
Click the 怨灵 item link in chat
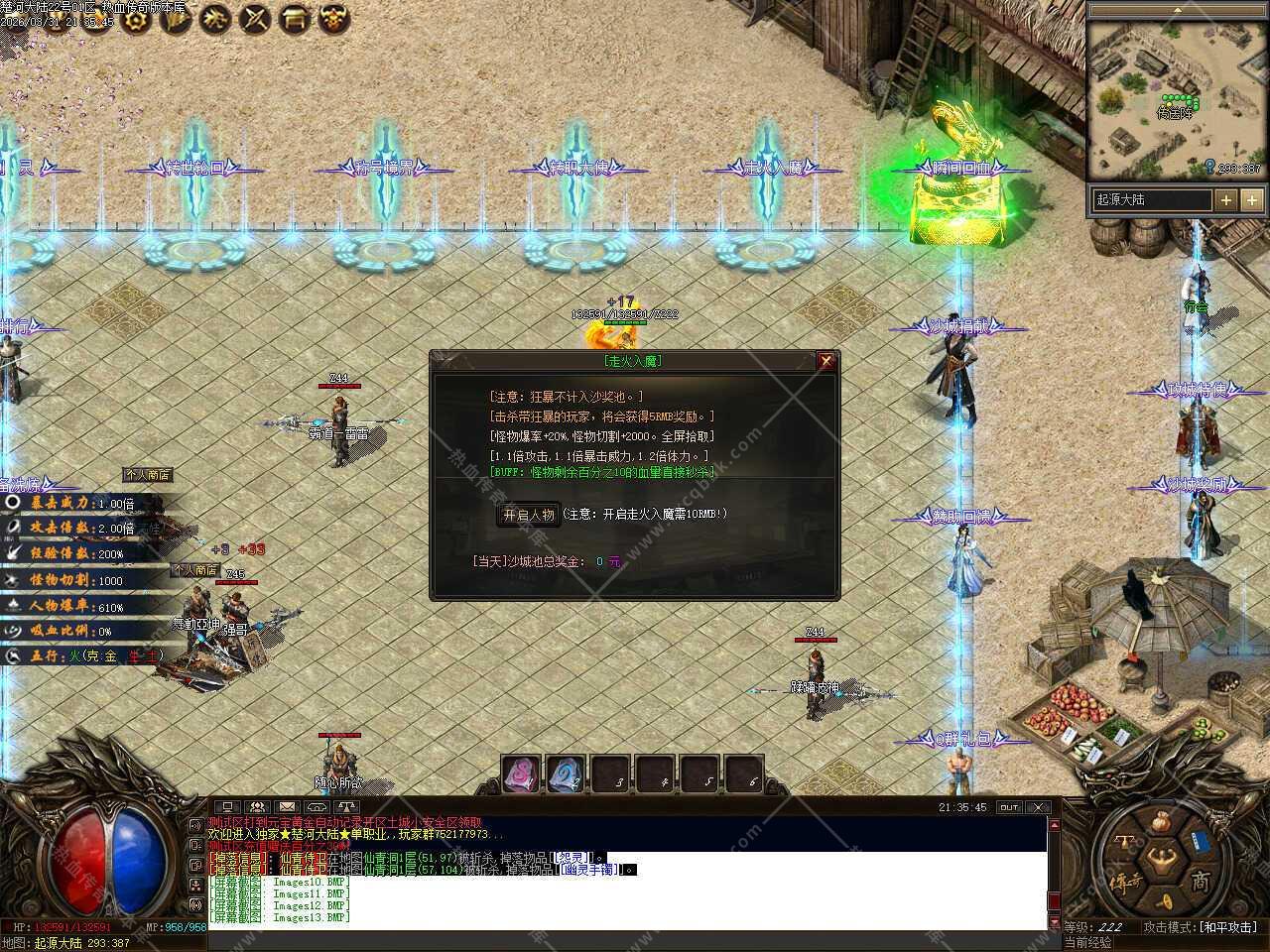pyautogui.click(x=572, y=857)
